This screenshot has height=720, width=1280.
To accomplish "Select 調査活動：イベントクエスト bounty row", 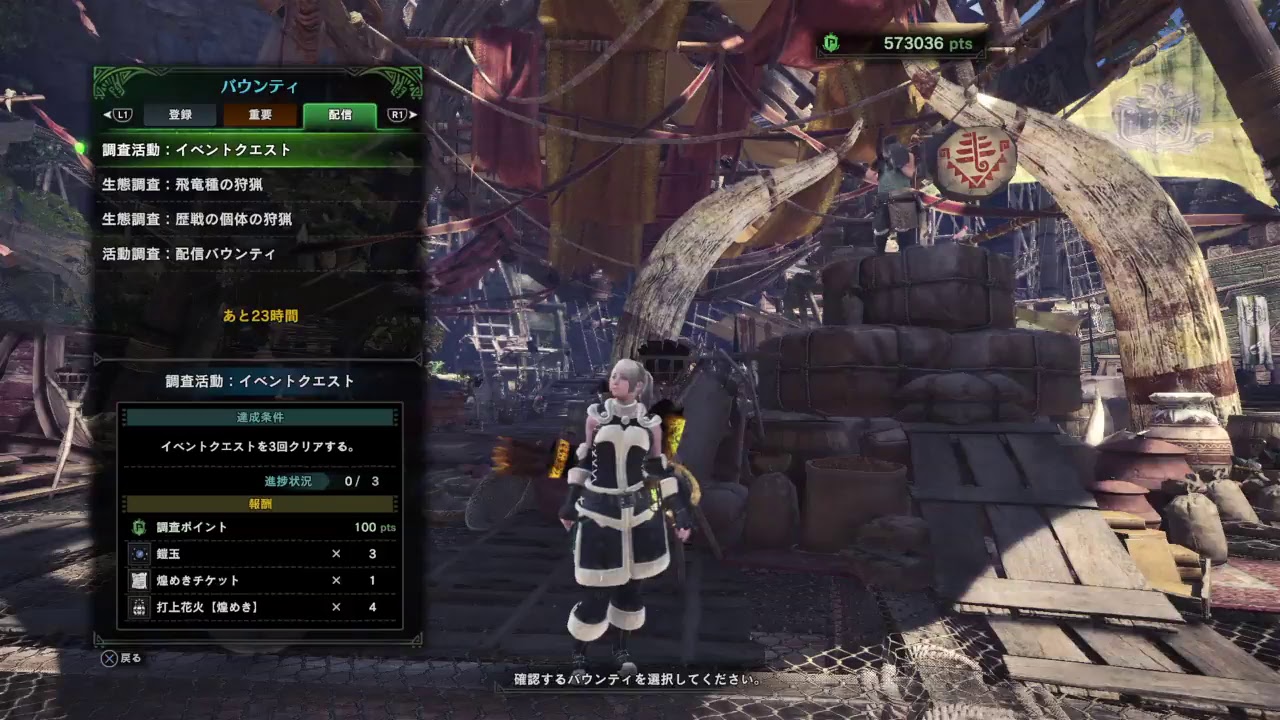I will 258,150.
